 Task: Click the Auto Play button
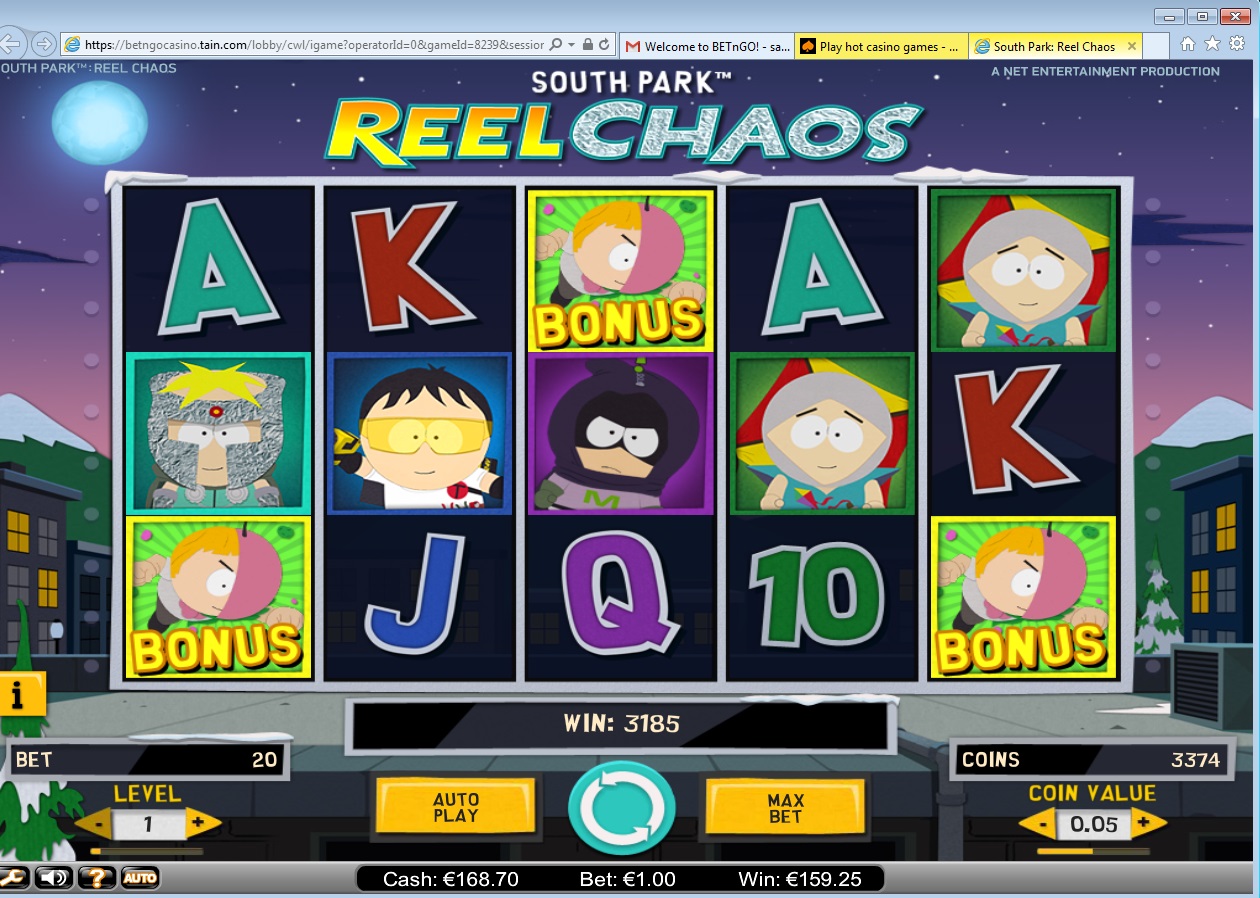click(x=456, y=807)
